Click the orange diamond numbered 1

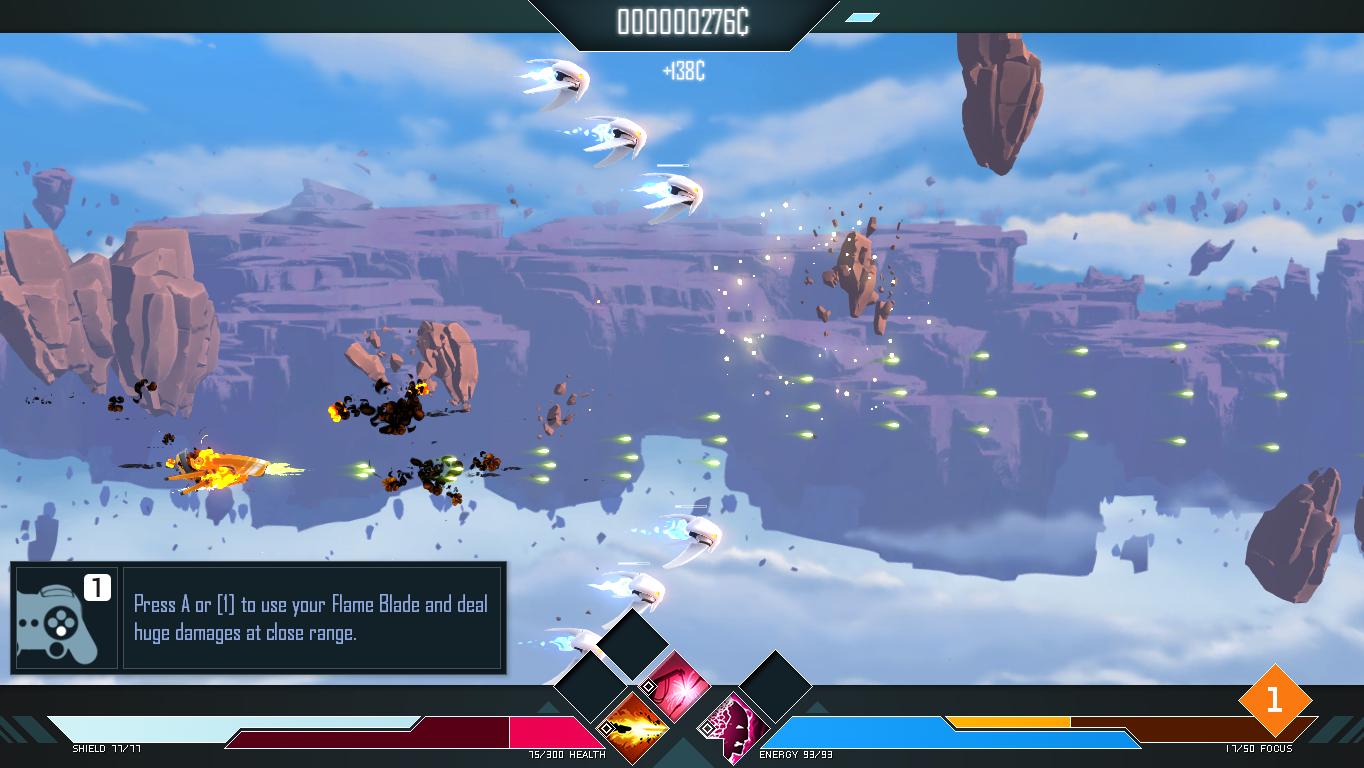point(1273,700)
